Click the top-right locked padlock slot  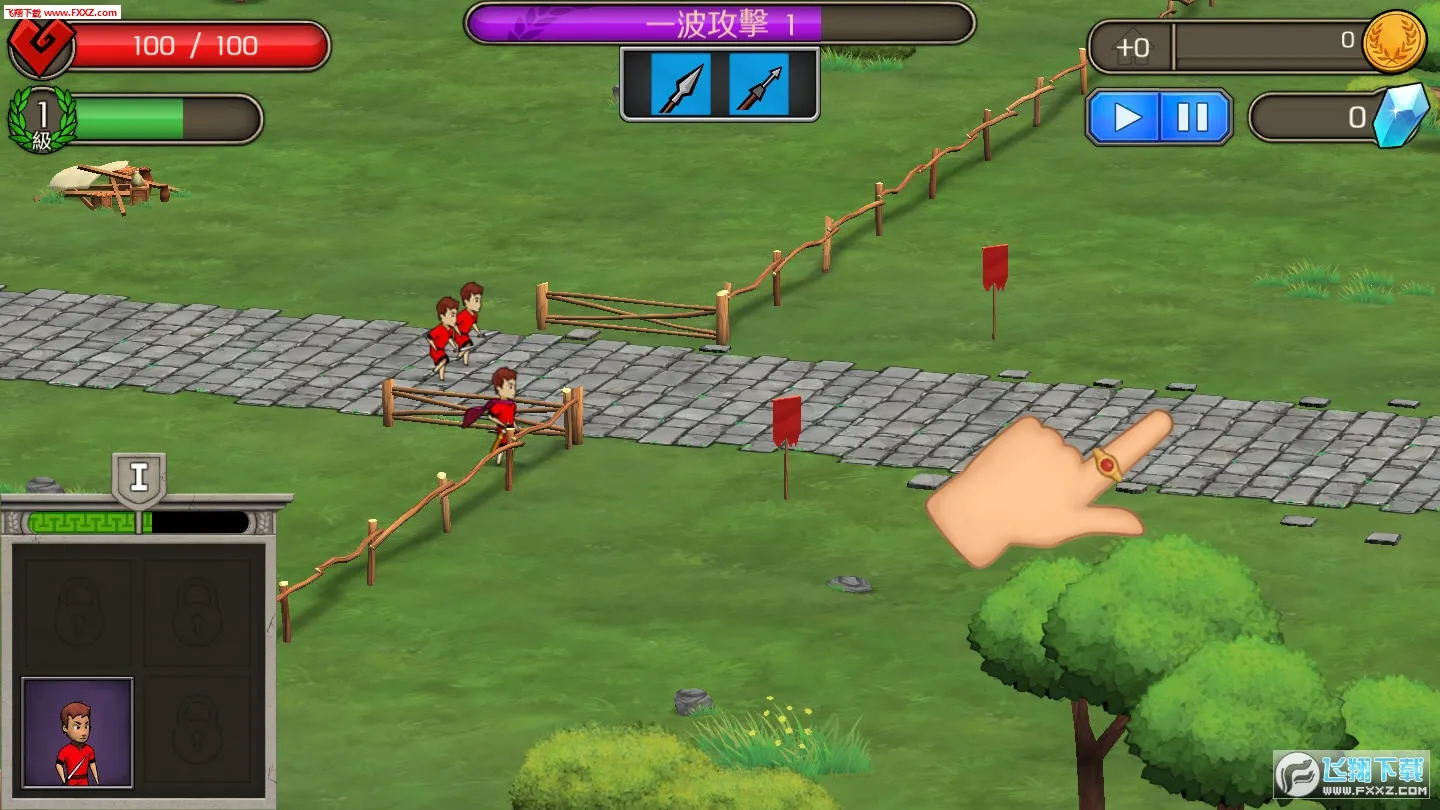click(x=198, y=612)
